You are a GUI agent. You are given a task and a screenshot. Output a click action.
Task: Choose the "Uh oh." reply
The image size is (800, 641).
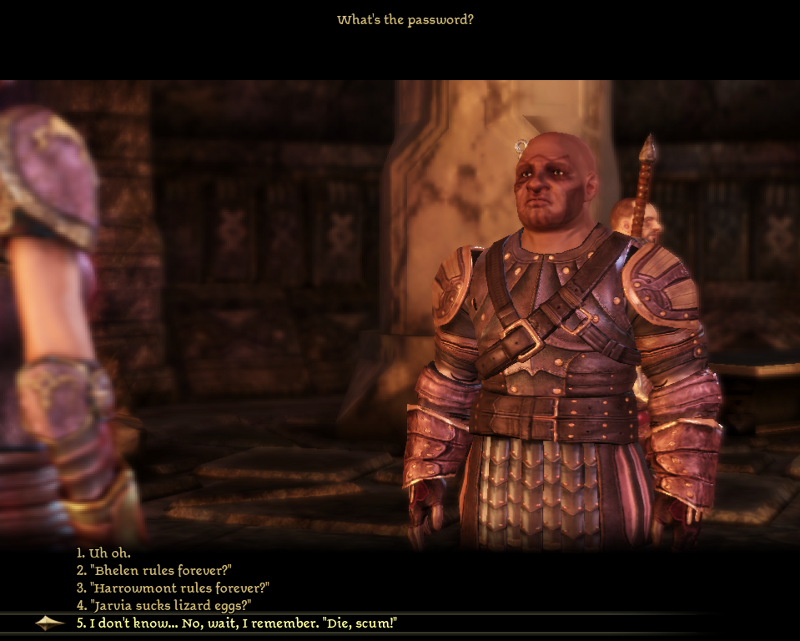(104, 552)
